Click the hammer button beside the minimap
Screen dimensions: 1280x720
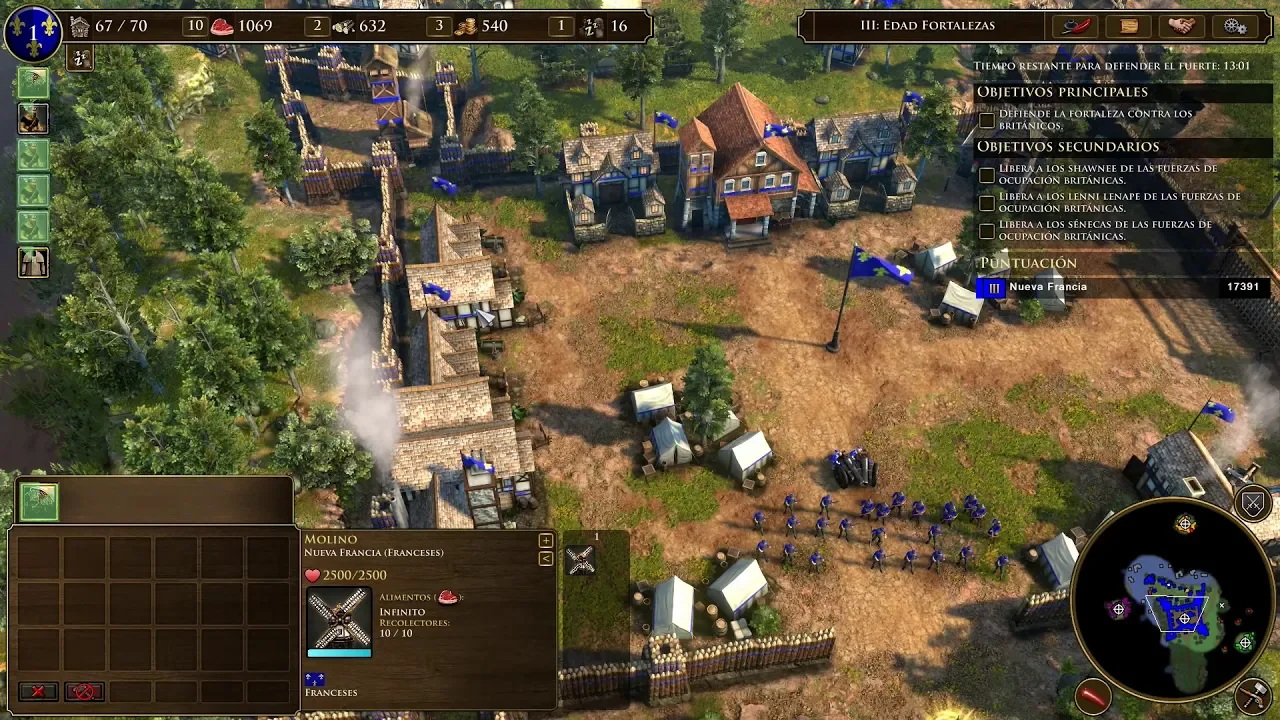tap(1252, 694)
